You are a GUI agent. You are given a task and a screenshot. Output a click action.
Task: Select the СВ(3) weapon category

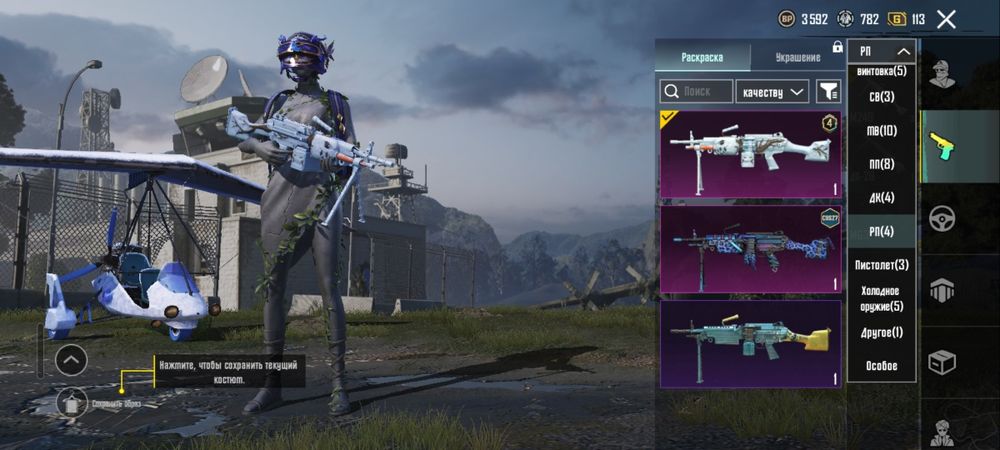881,97
